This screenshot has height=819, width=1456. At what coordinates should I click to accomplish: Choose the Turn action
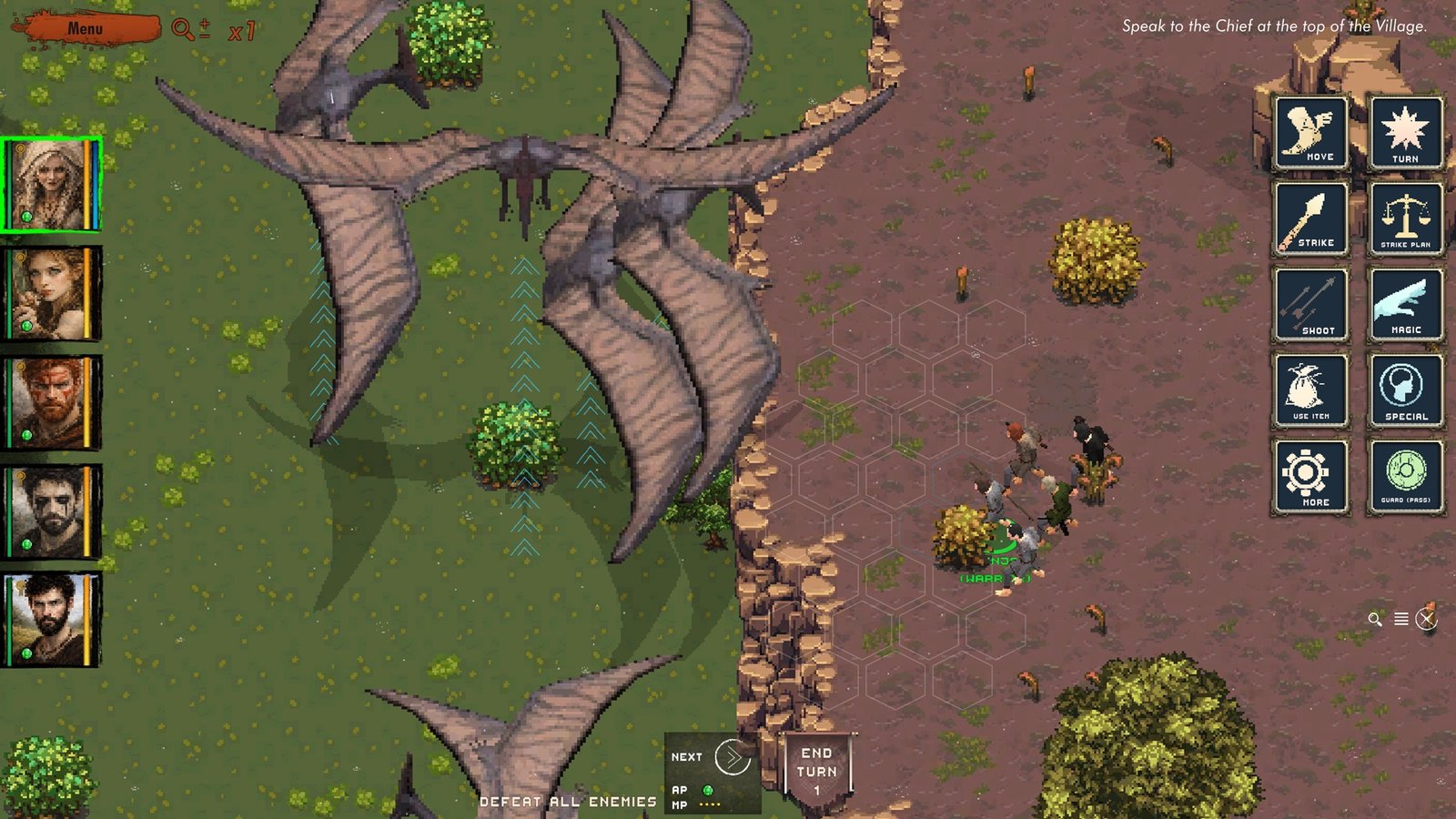coord(1405,133)
